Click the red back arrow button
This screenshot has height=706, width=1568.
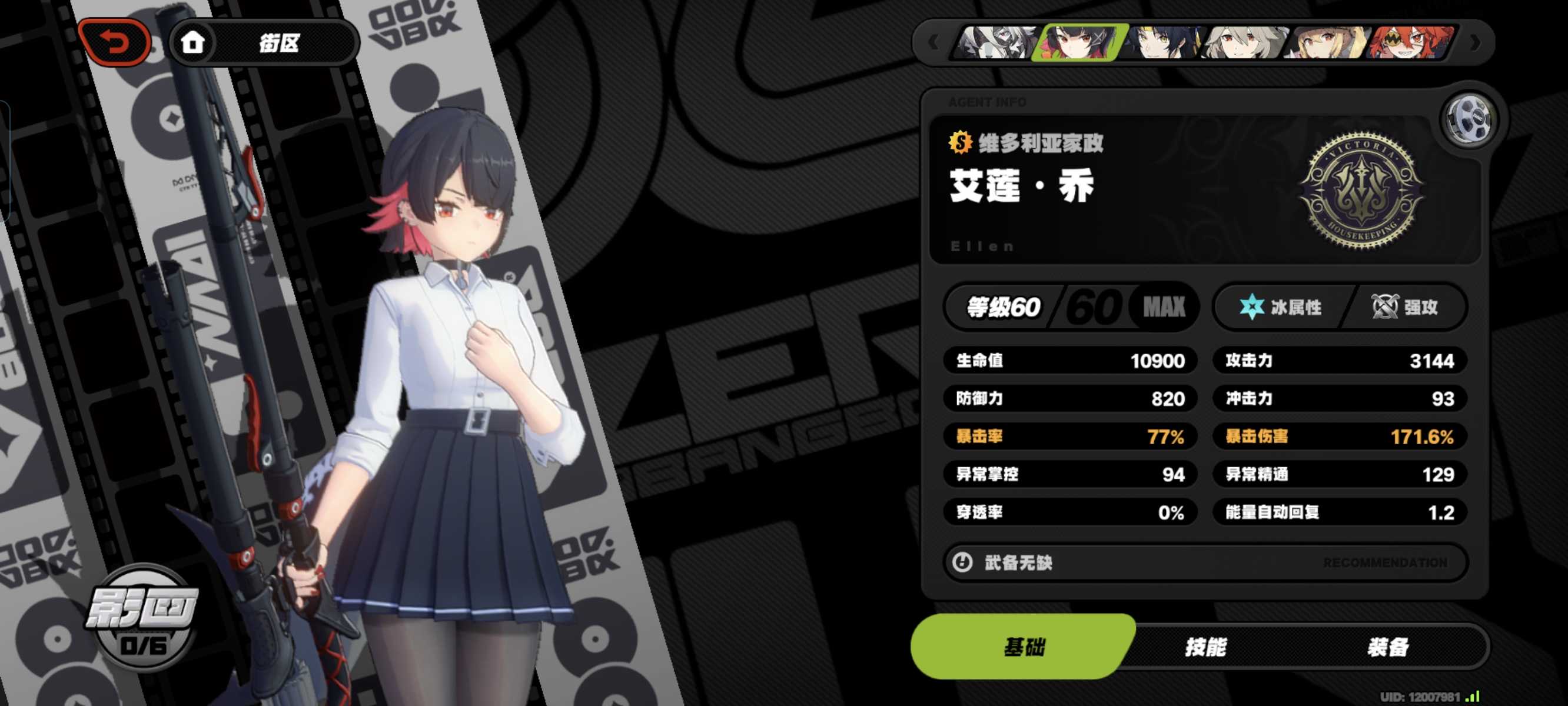click(x=114, y=42)
